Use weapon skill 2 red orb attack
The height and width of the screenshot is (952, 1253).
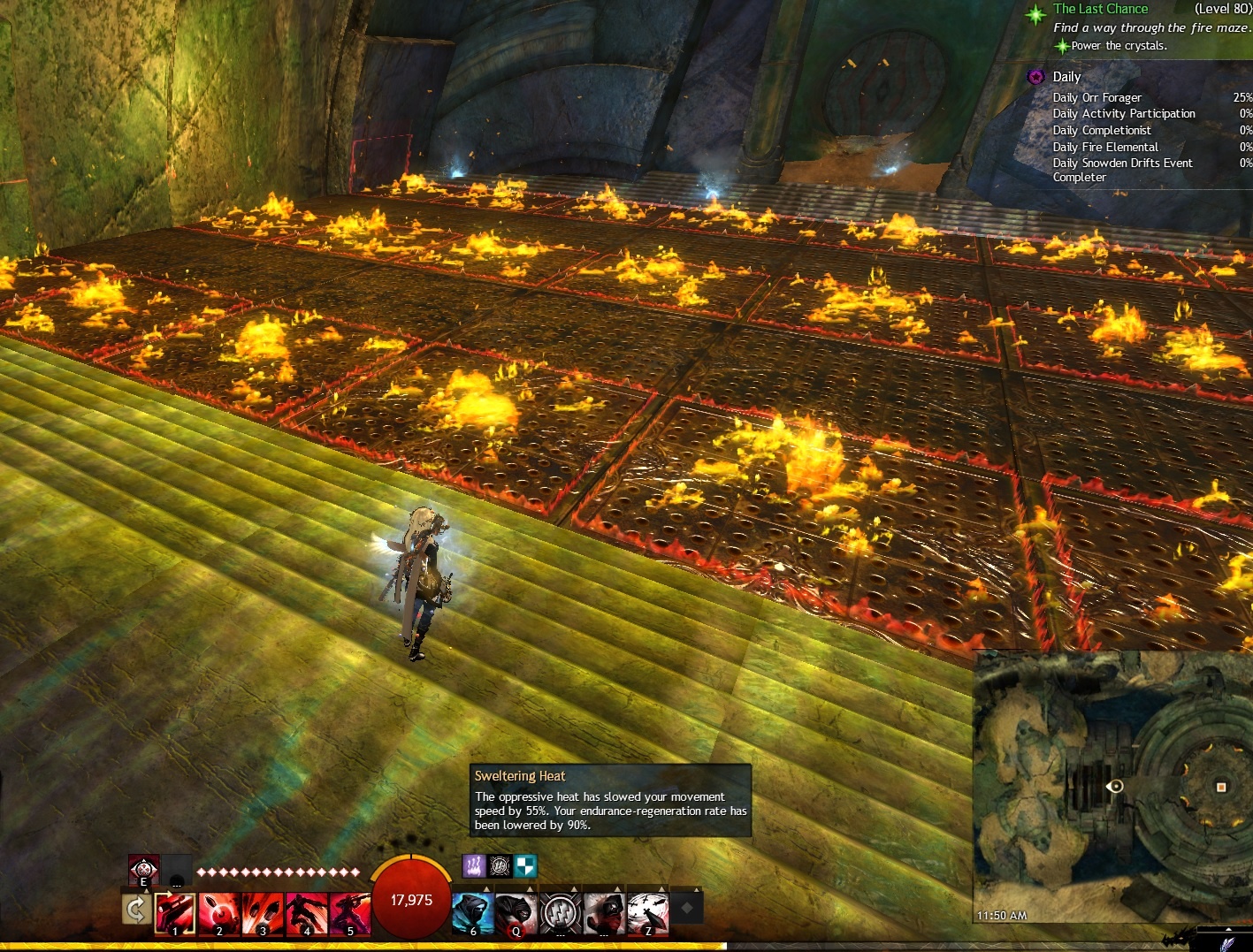click(218, 912)
